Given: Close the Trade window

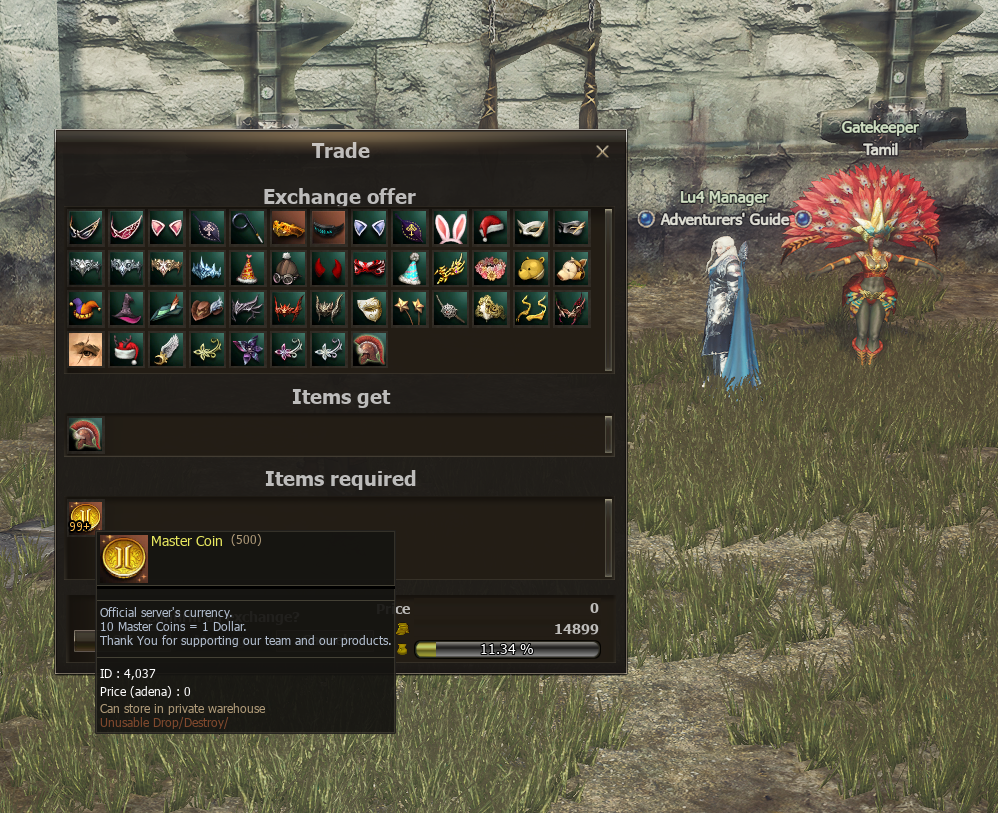Looking at the screenshot, I should [602, 152].
